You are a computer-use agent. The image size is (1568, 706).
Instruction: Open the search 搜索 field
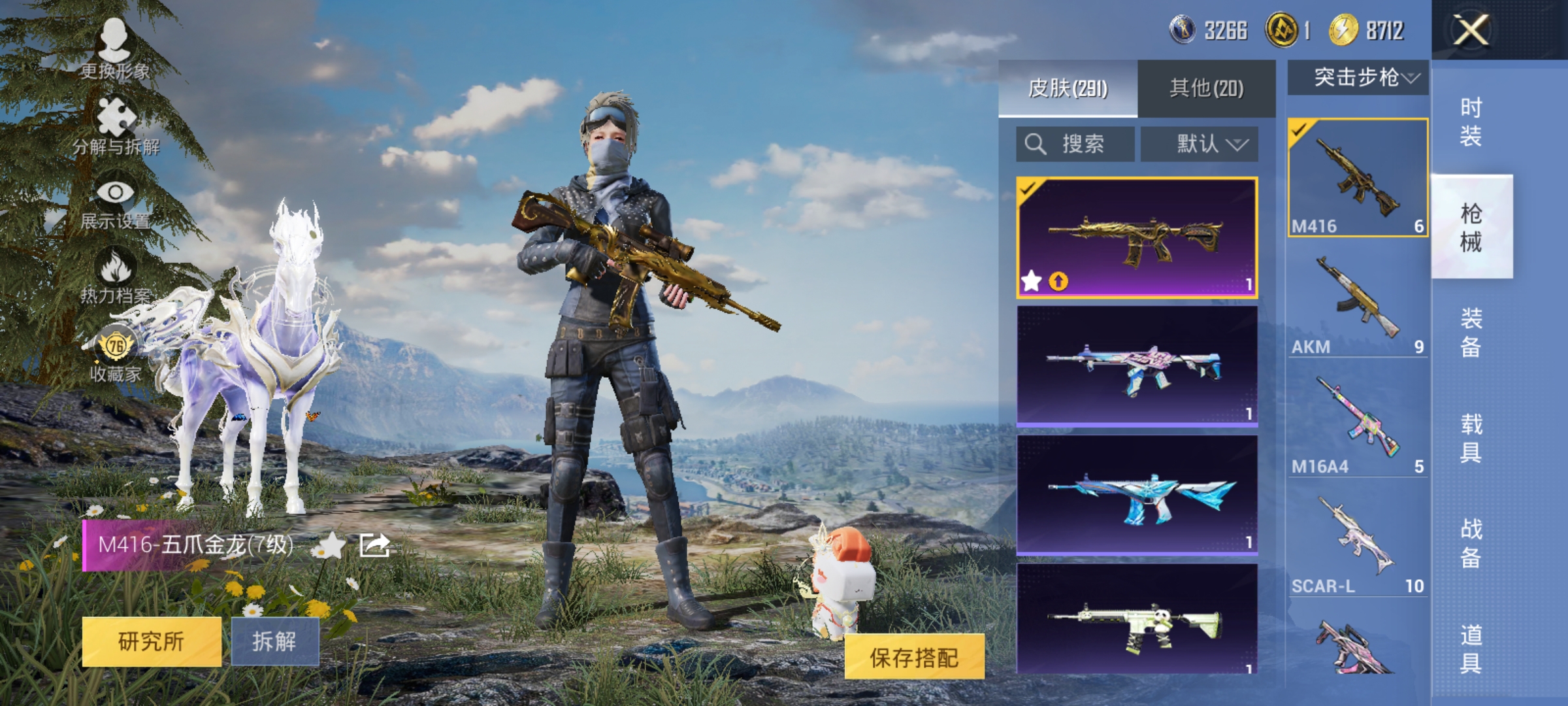[1075, 144]
